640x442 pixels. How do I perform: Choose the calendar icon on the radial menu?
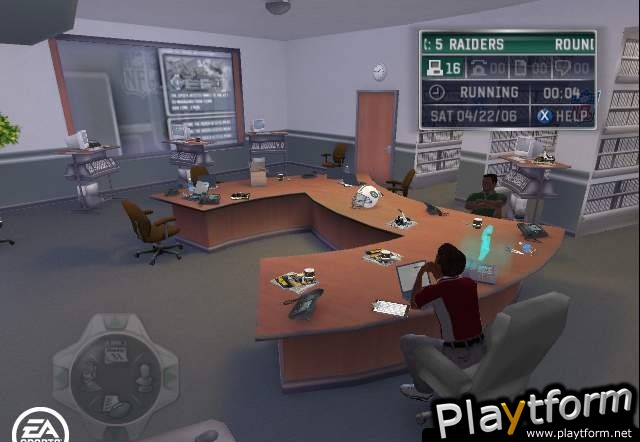click(x=113, y=350)
